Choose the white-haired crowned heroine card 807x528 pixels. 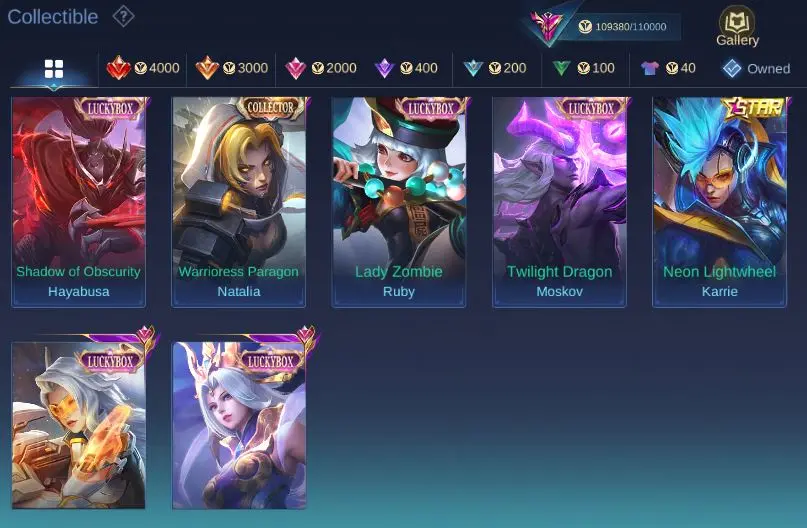pos(239,425)
